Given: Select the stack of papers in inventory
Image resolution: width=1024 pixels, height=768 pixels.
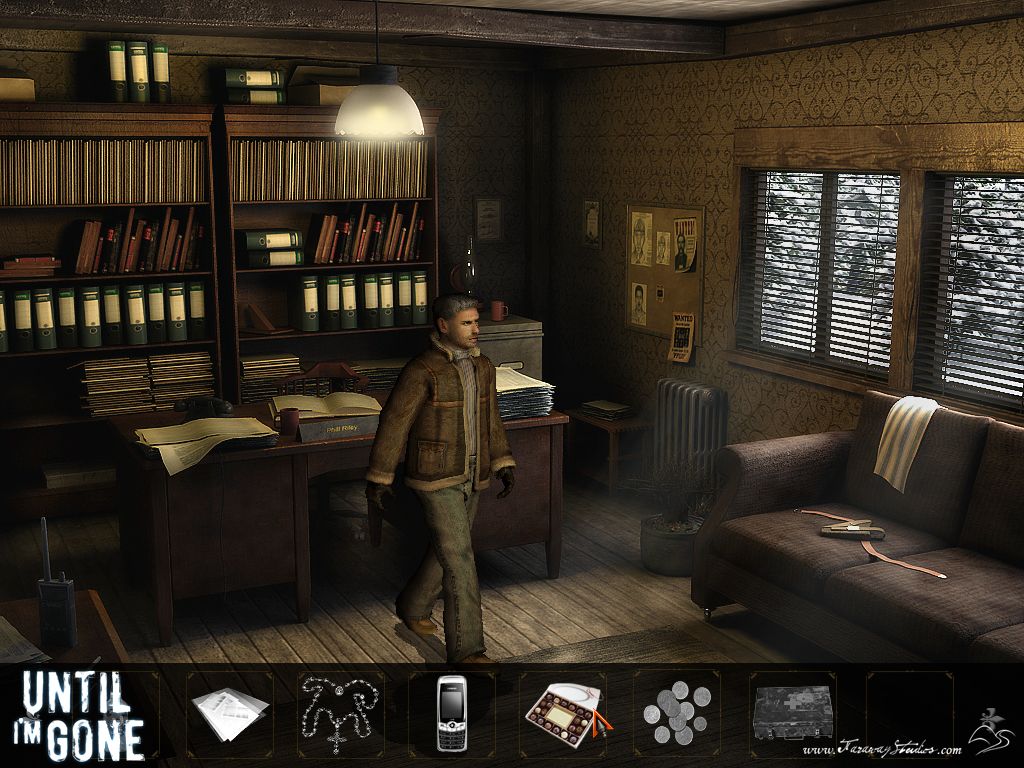Looking at the screenshot, I should pos(230,713).
